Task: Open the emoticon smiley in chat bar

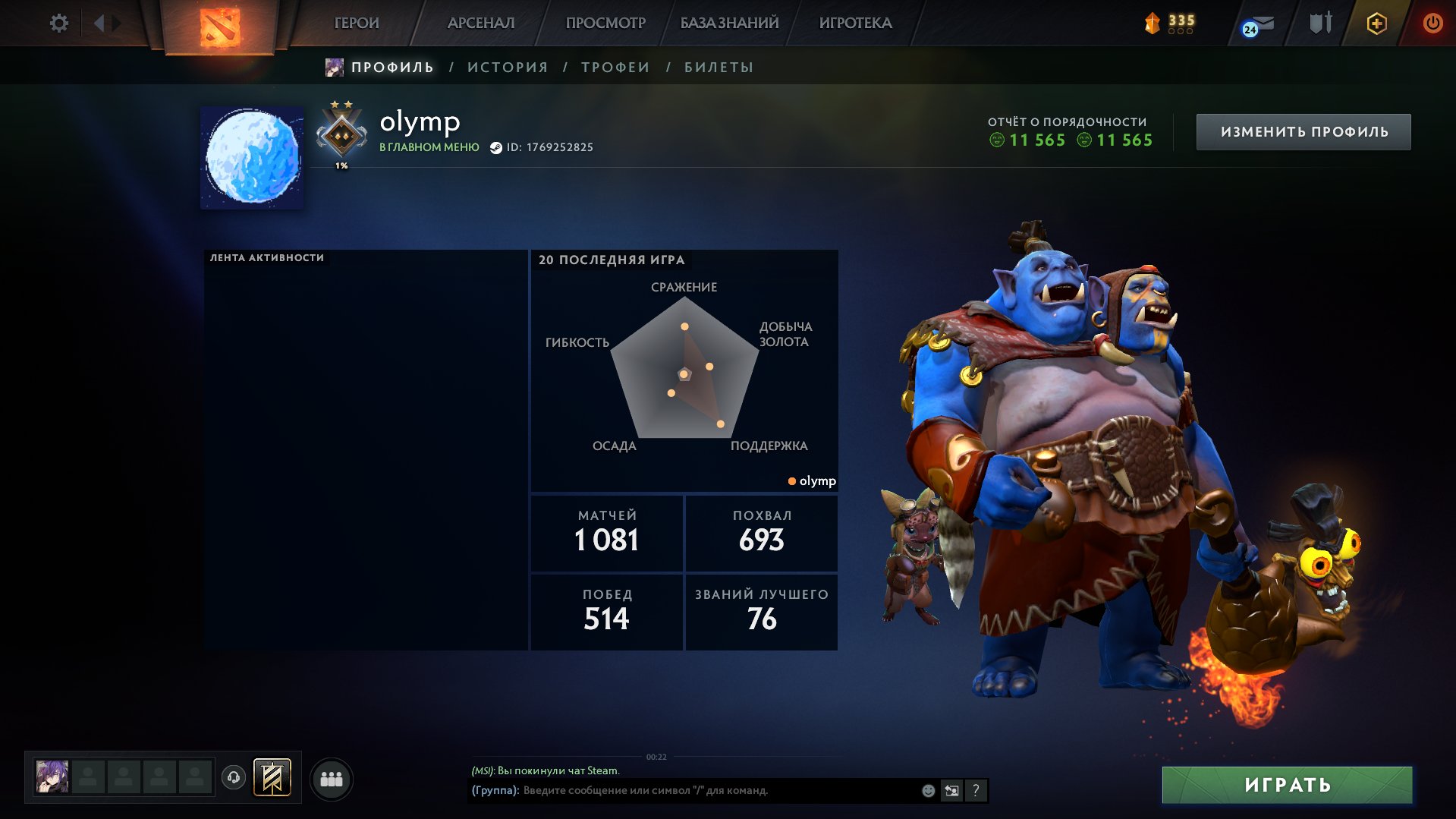Action: [927, 790]
